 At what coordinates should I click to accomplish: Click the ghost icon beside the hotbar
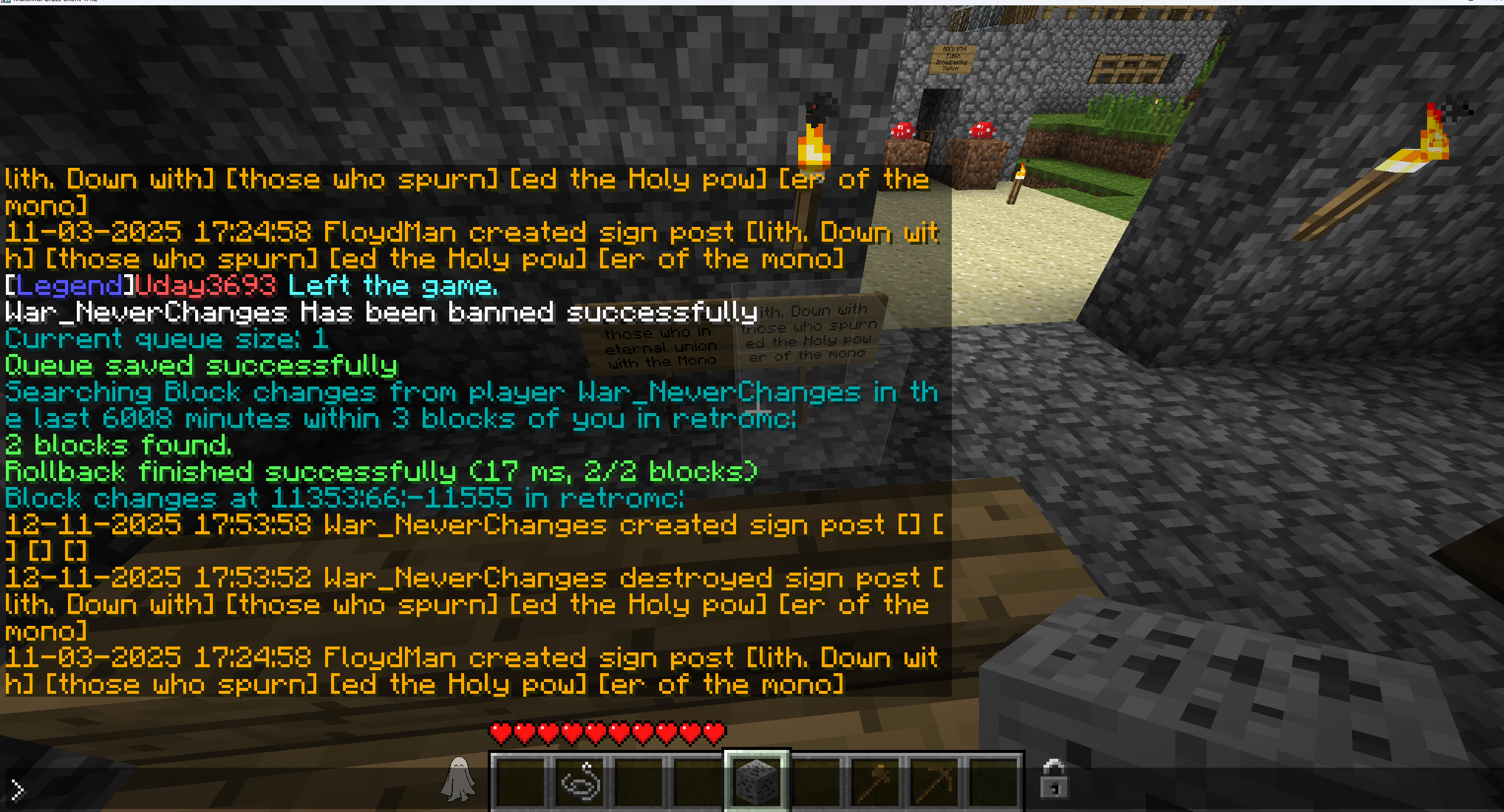tap(458, 779)
